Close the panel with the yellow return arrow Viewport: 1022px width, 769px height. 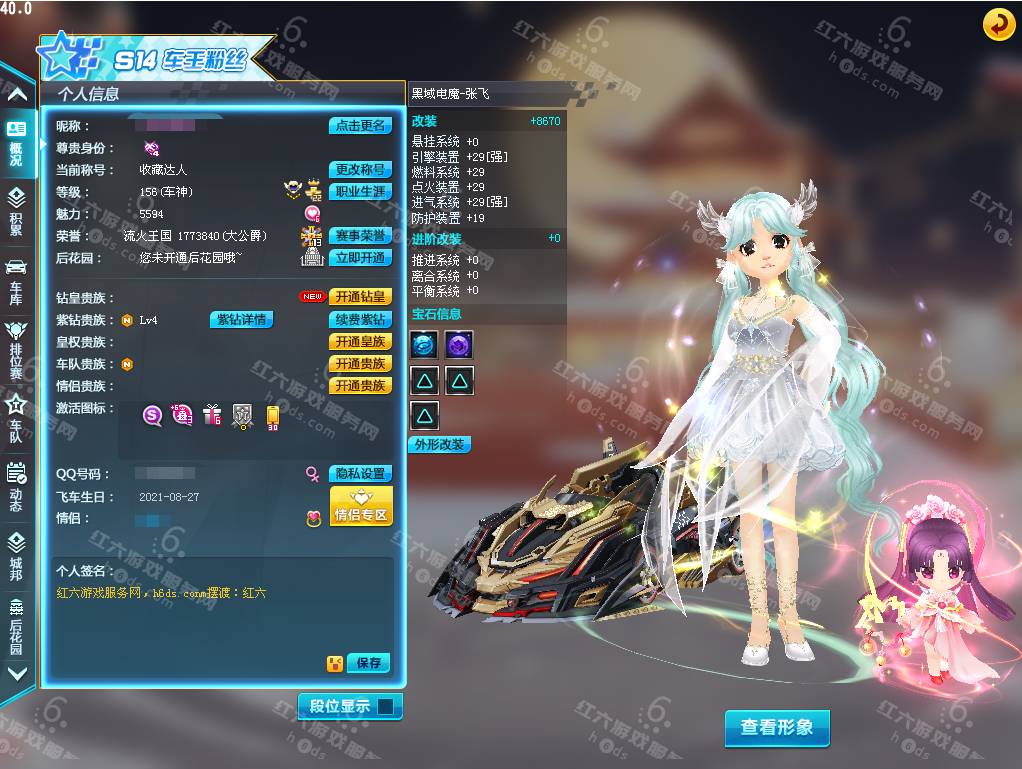[998, 24]
